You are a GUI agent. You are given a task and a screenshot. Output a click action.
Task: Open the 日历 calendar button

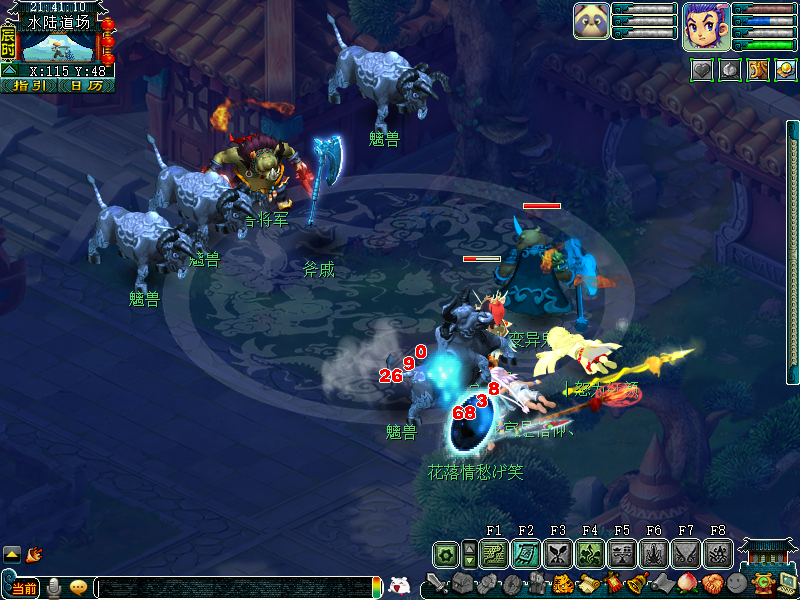pyautogui.click(x=86, y=86)
